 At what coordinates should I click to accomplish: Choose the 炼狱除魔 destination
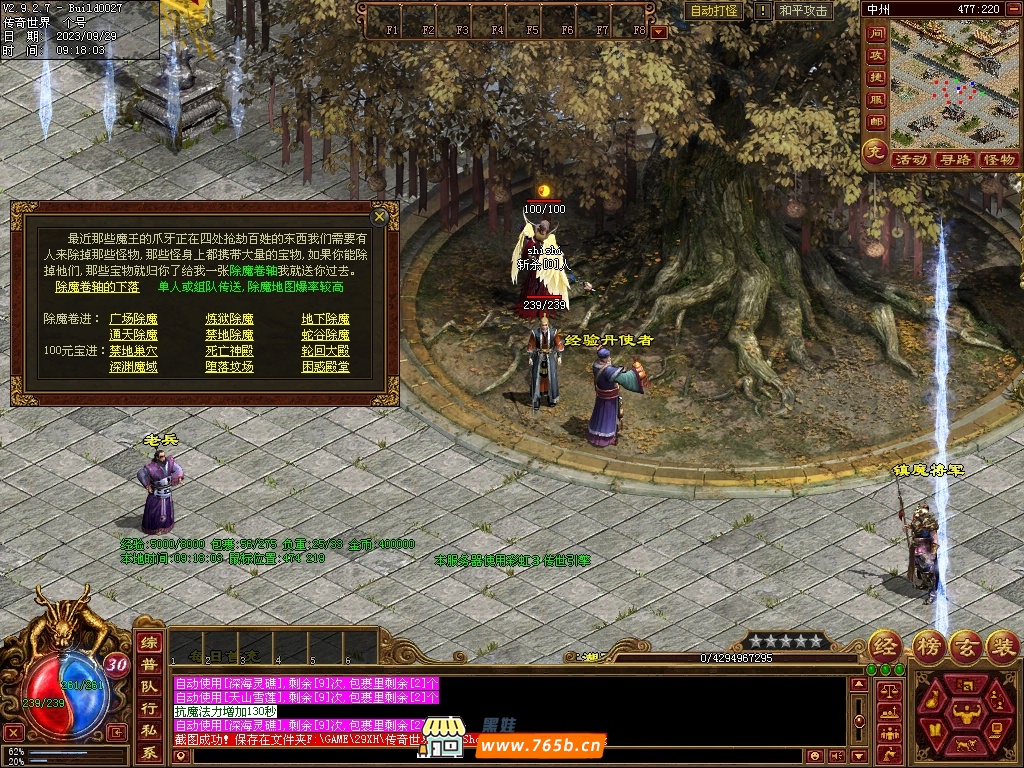(x=229, y=319)
